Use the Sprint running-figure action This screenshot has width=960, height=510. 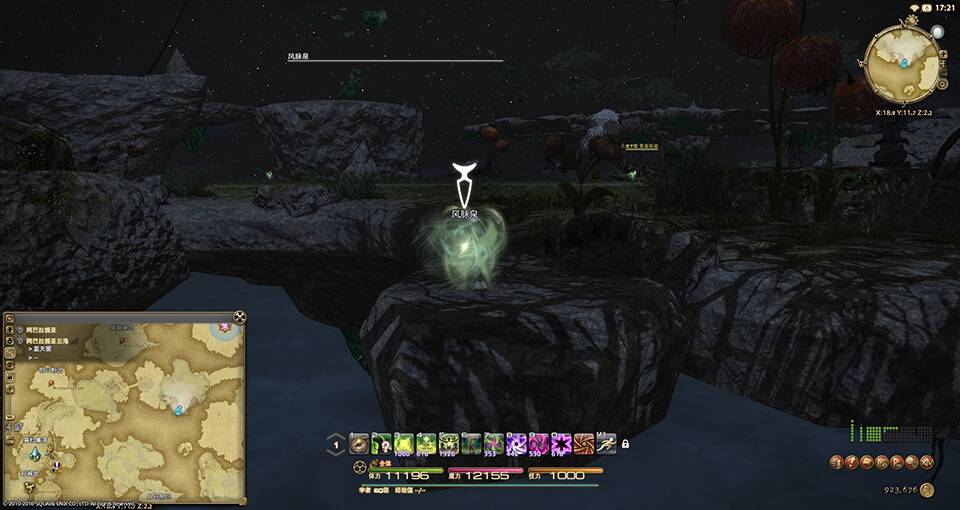click(x=608, y=444)
